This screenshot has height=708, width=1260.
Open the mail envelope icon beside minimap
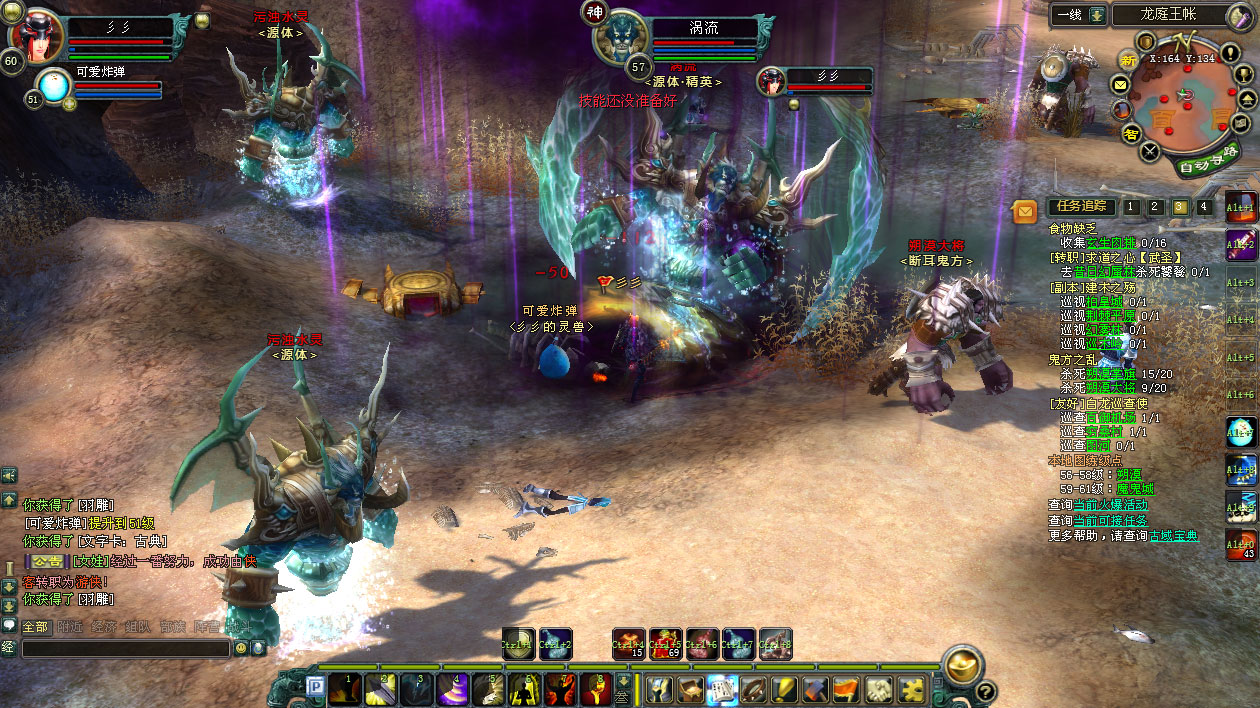click(1120, 85)
